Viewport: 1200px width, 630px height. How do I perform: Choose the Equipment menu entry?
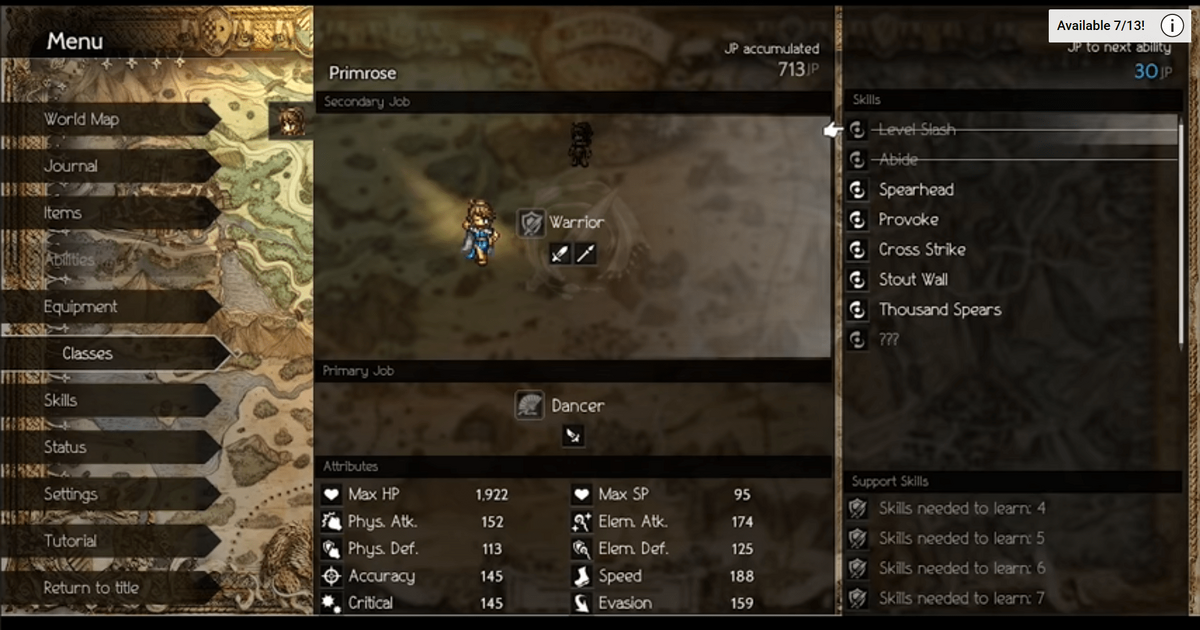(x=81, y=307)
